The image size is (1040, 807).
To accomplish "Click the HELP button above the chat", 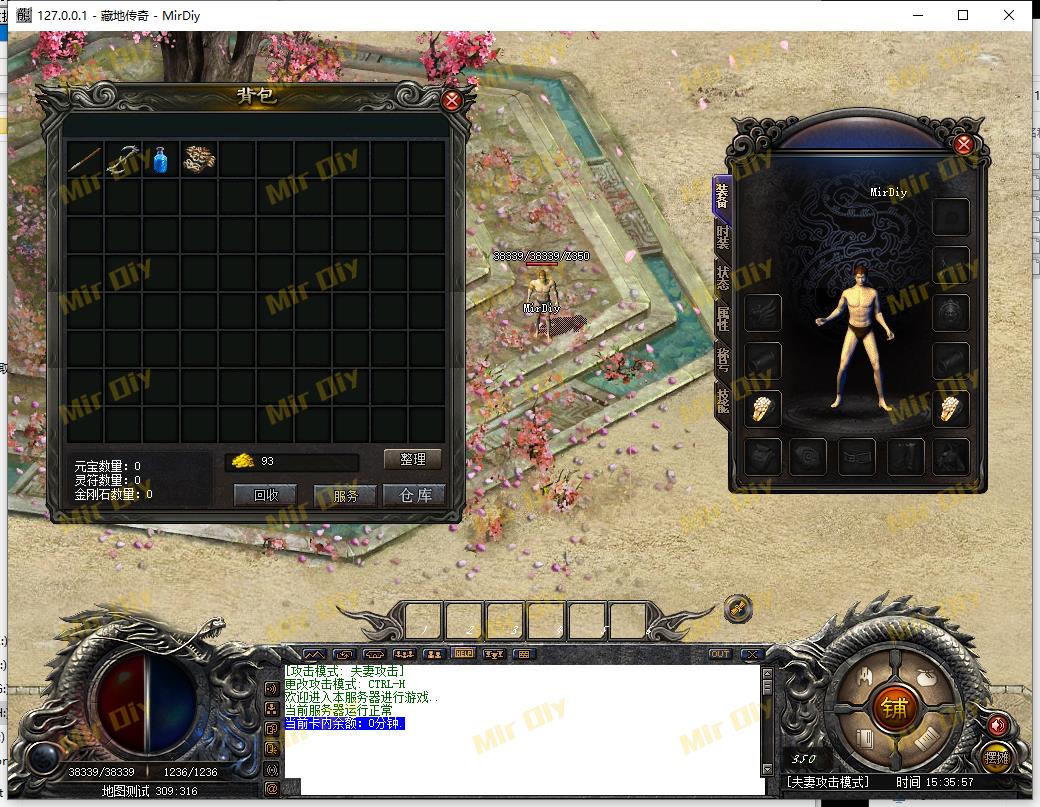I will coord(463,653).
